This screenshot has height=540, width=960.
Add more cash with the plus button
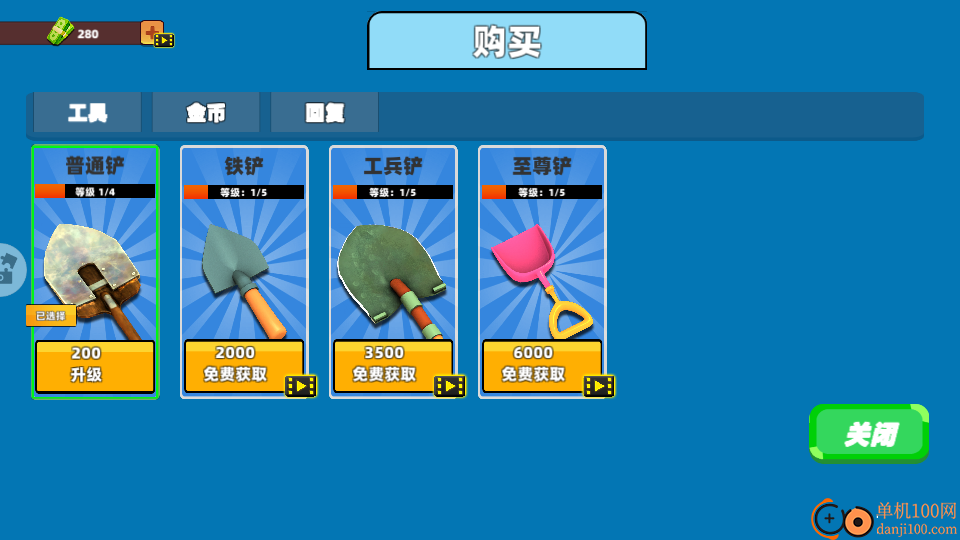[152, 32]
